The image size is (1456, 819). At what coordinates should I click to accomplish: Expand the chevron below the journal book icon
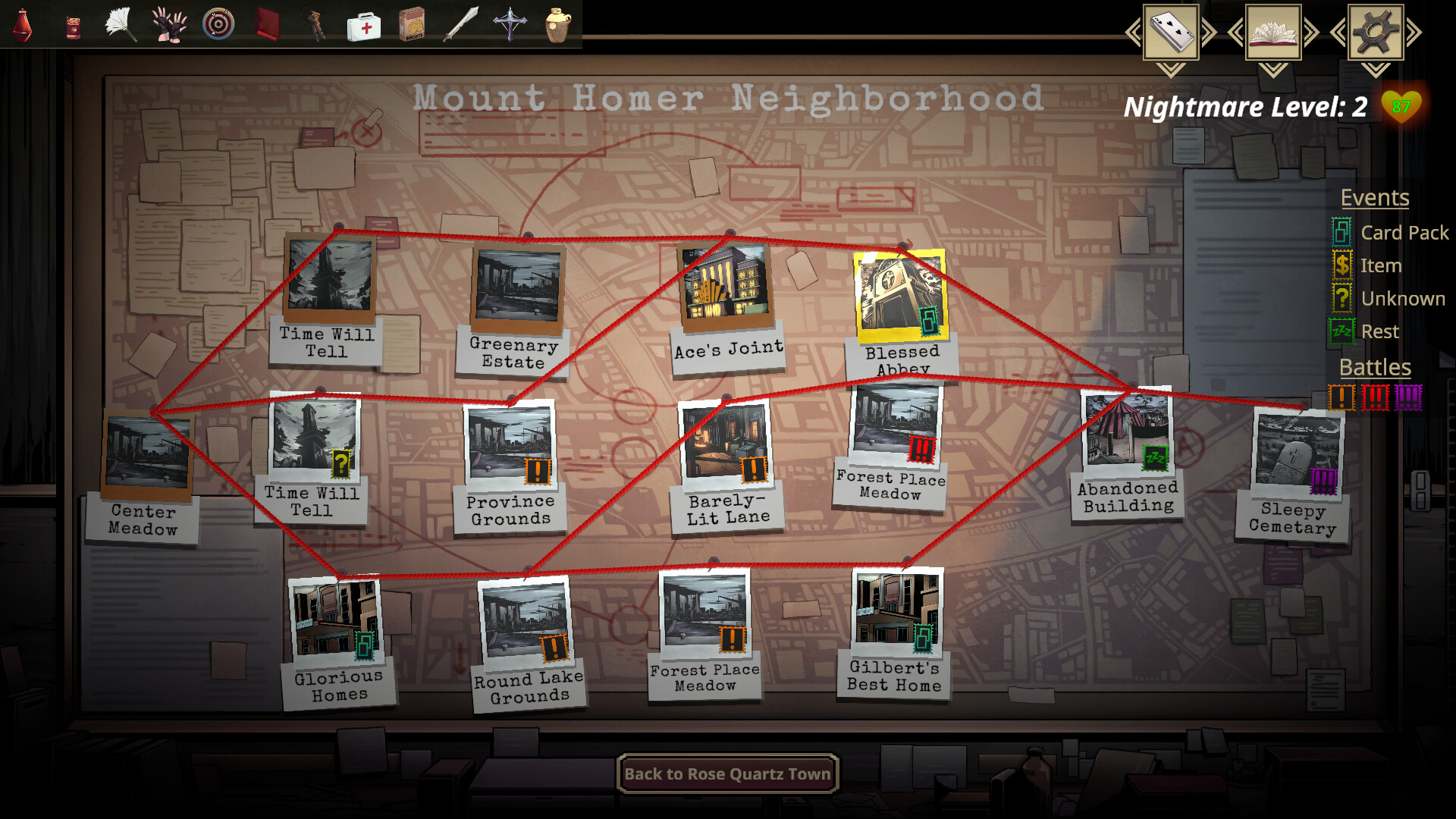coord(1275,68)
